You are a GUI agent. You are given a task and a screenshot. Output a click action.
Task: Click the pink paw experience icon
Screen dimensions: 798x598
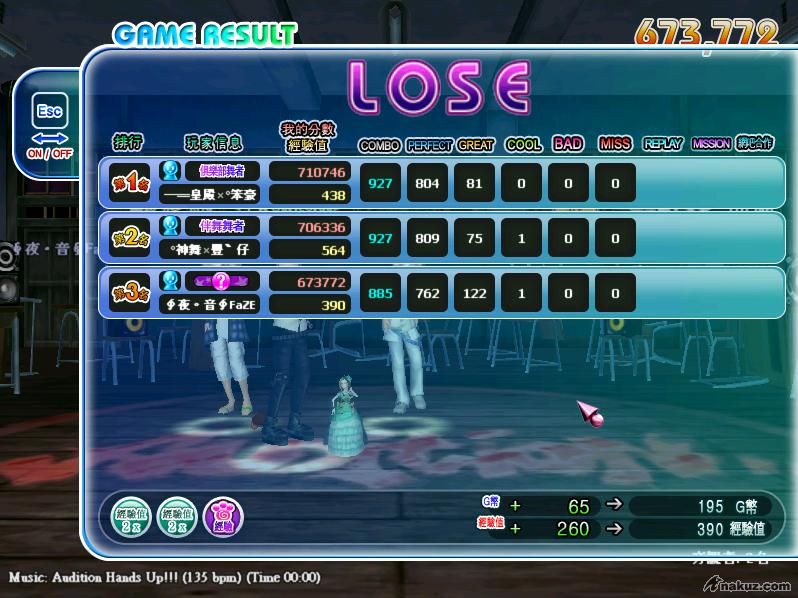(x=222, y=516)
